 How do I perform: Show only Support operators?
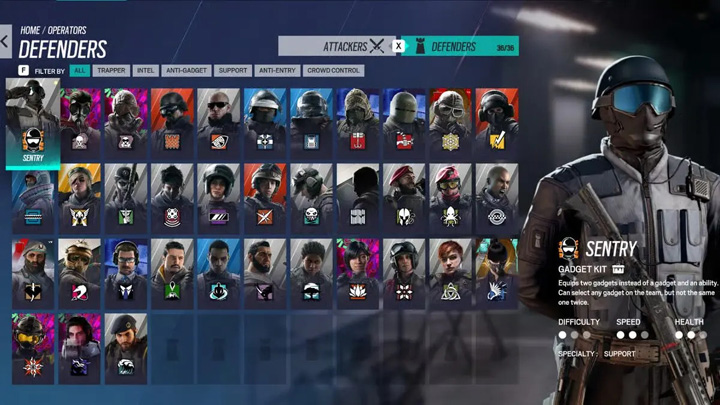pyautogui.click(x=232, y=71)
